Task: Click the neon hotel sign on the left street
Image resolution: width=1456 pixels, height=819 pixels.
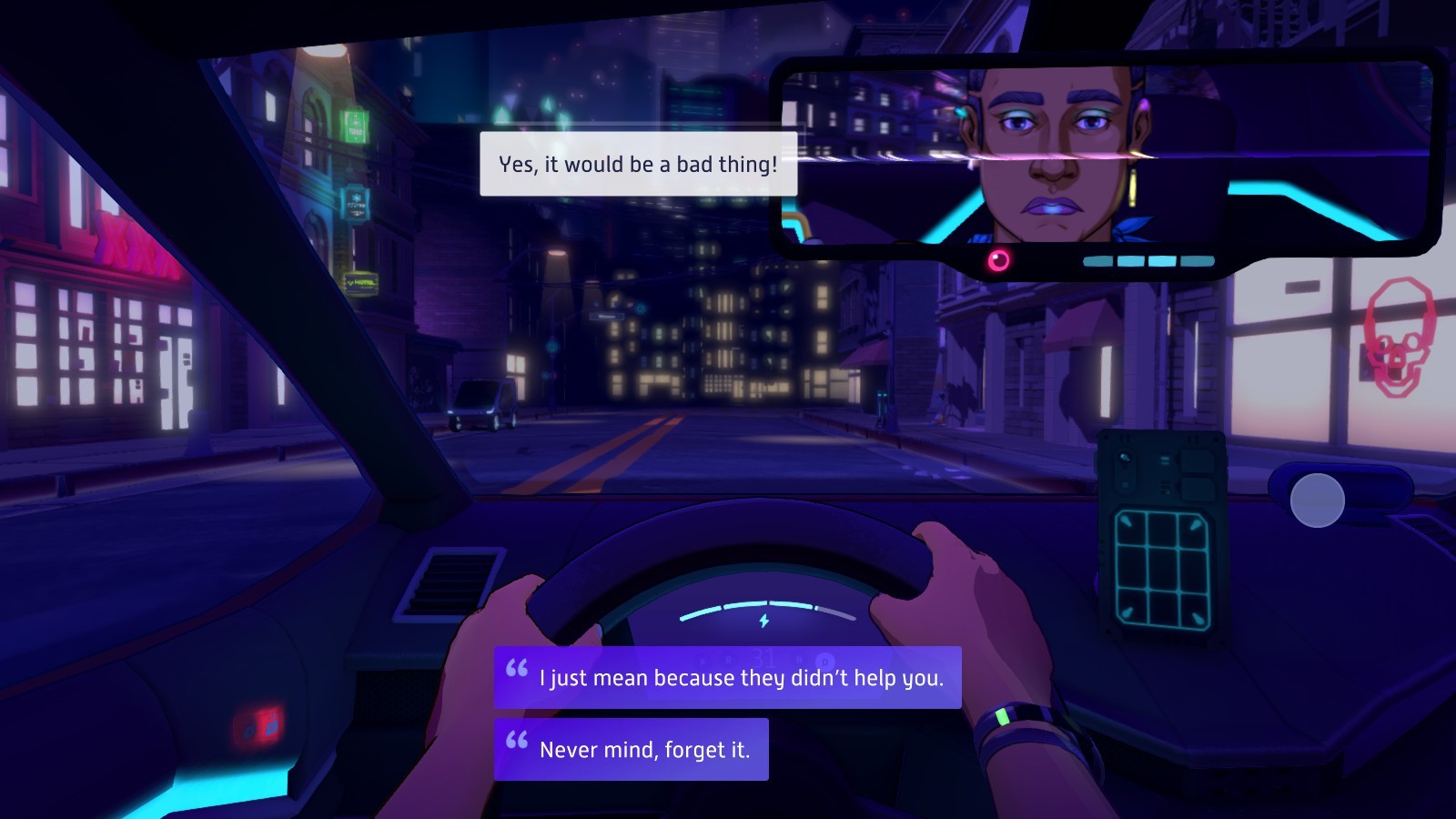Action: (360, 283)
